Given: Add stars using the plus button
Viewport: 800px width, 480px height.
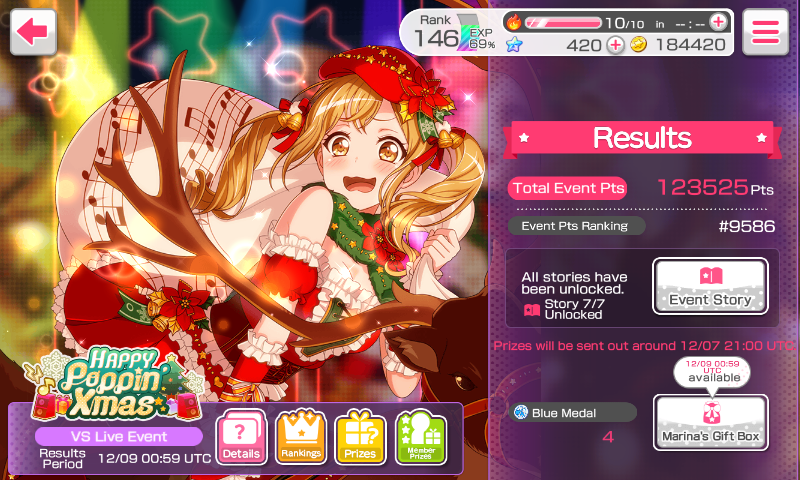Looking at the screenshot, I should [615, 44].
